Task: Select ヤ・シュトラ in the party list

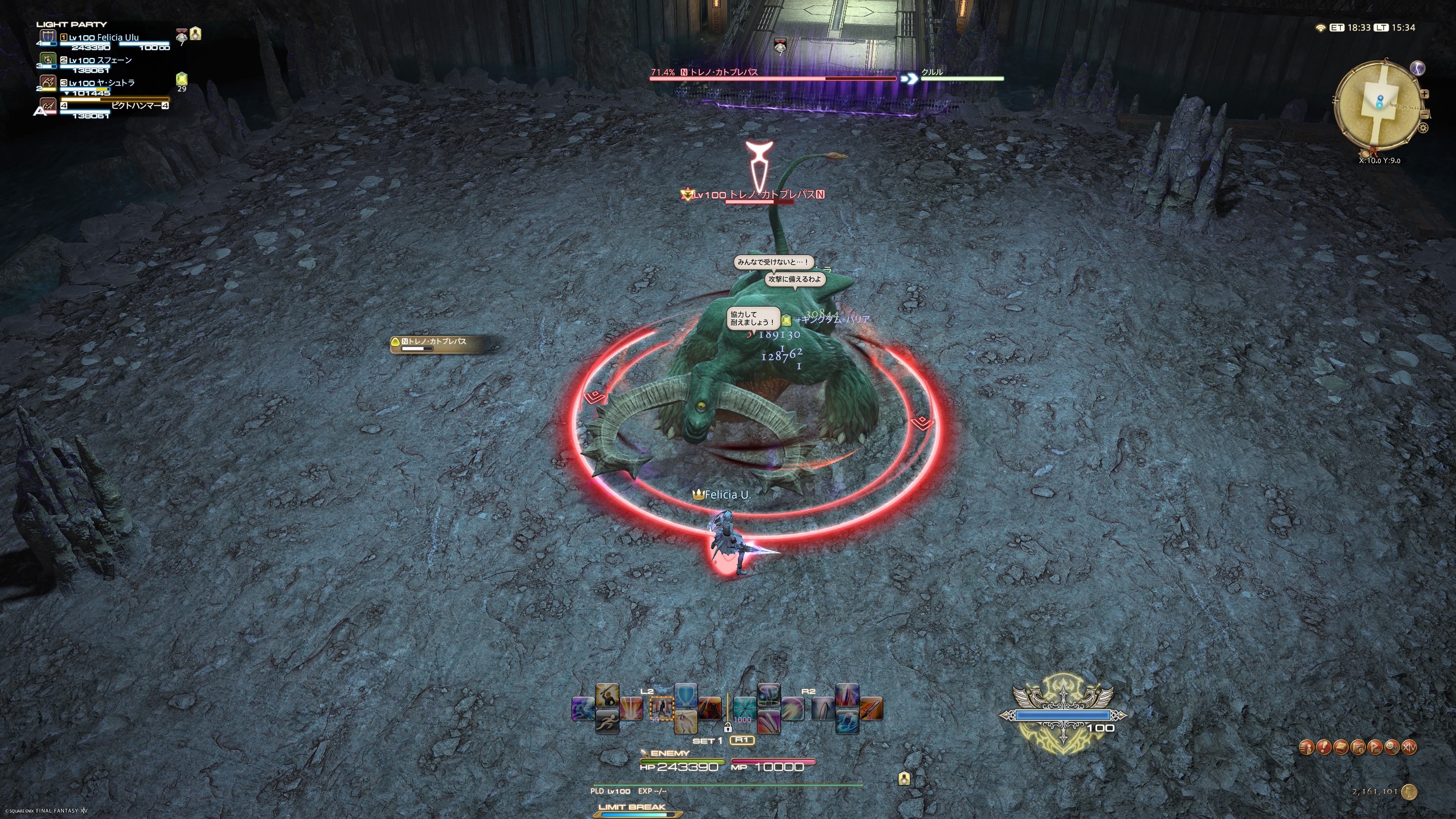Action: tap(102, 83)
